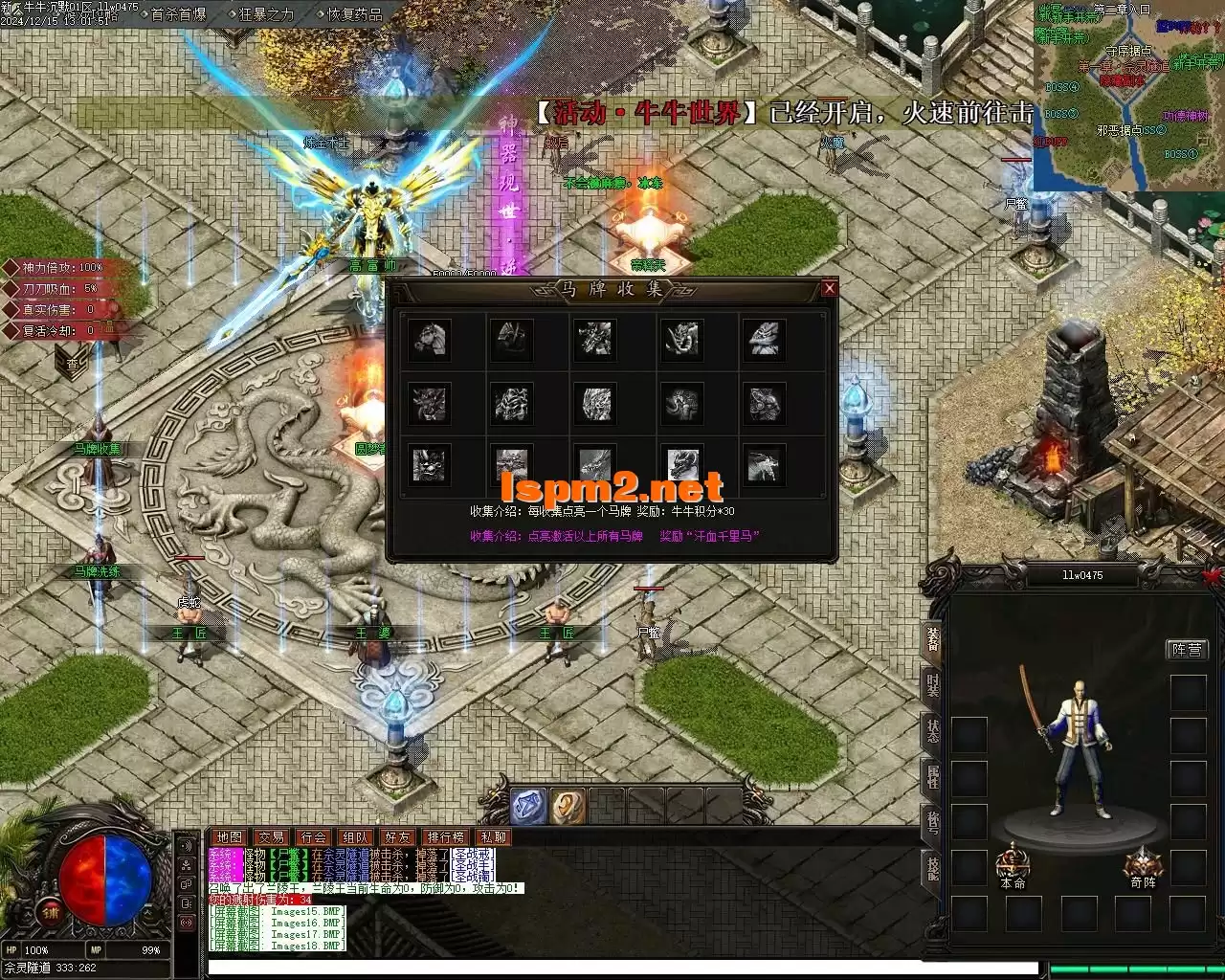Screen dimensions: 1225x980
Task: Open the 狂暴之力 top menu entry
Action: (x=266, y=14)
